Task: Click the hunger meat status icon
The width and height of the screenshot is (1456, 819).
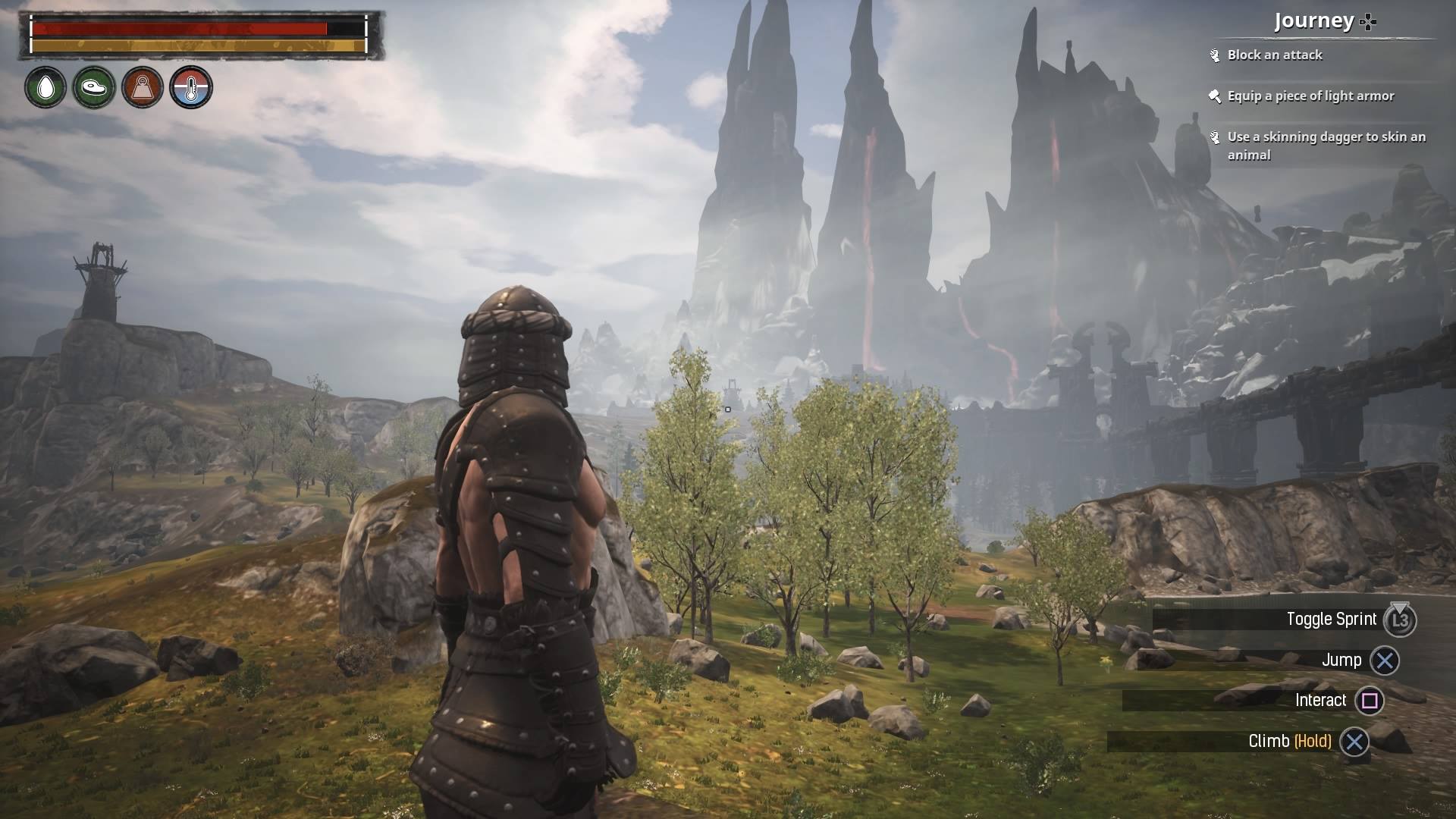Action: 94,87
